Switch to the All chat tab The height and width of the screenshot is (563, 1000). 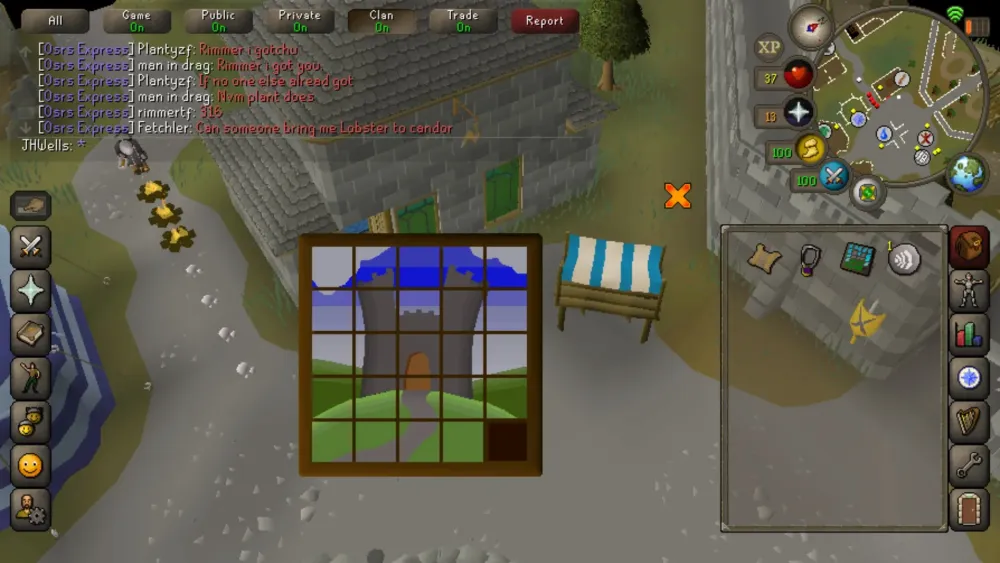pyautogui.click(x=54, y=21)
